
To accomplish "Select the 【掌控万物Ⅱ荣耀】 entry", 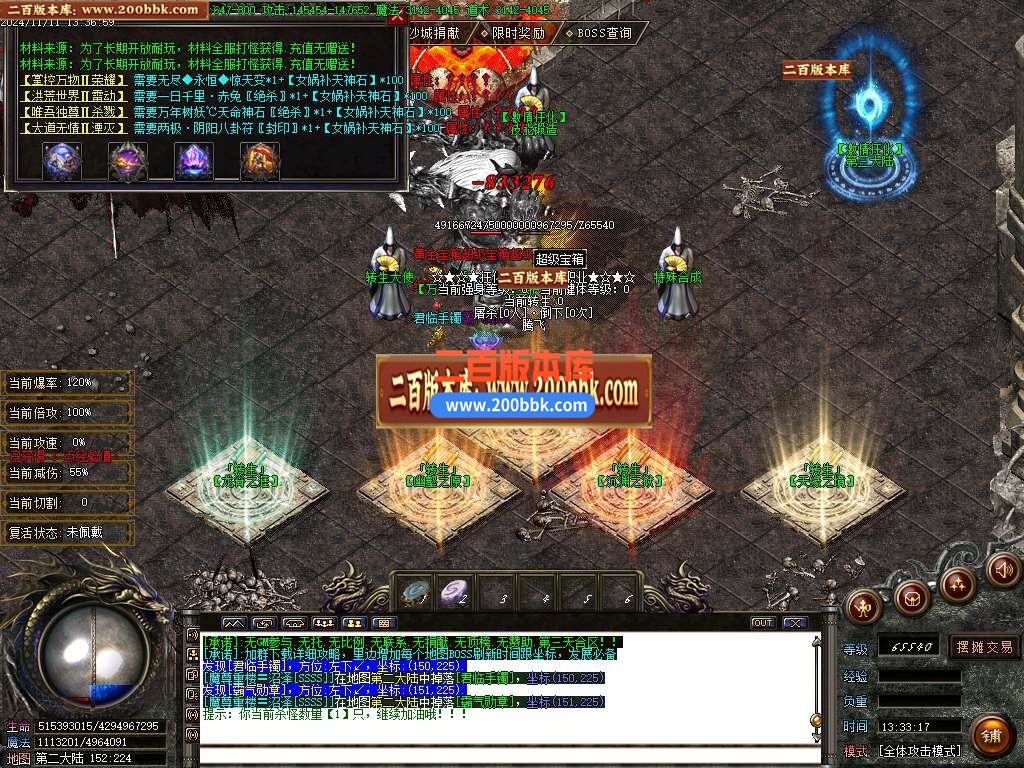I will pyautogui.click(x=73, y=80).
